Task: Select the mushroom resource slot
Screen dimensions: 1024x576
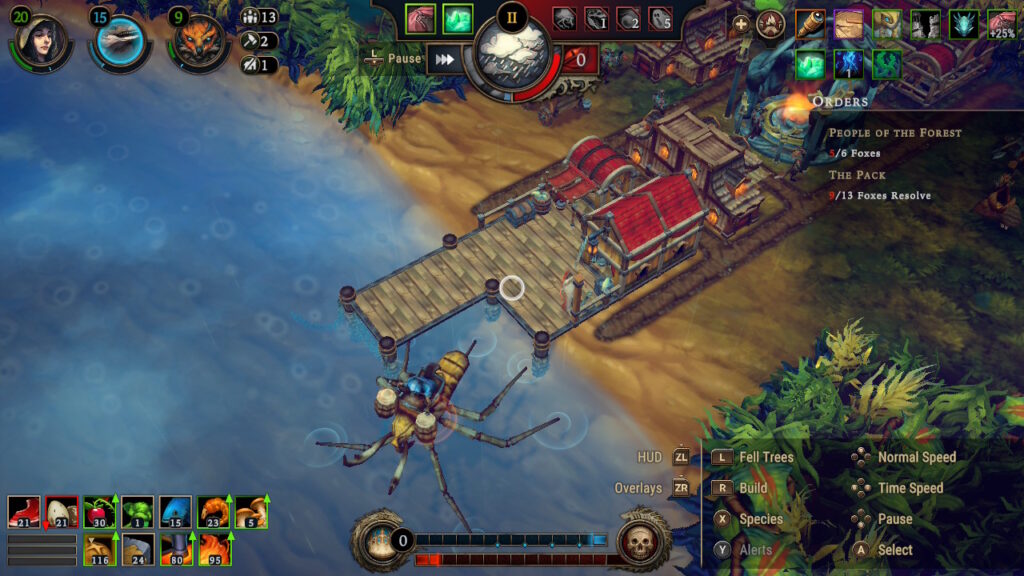Action: pos(251,512)
